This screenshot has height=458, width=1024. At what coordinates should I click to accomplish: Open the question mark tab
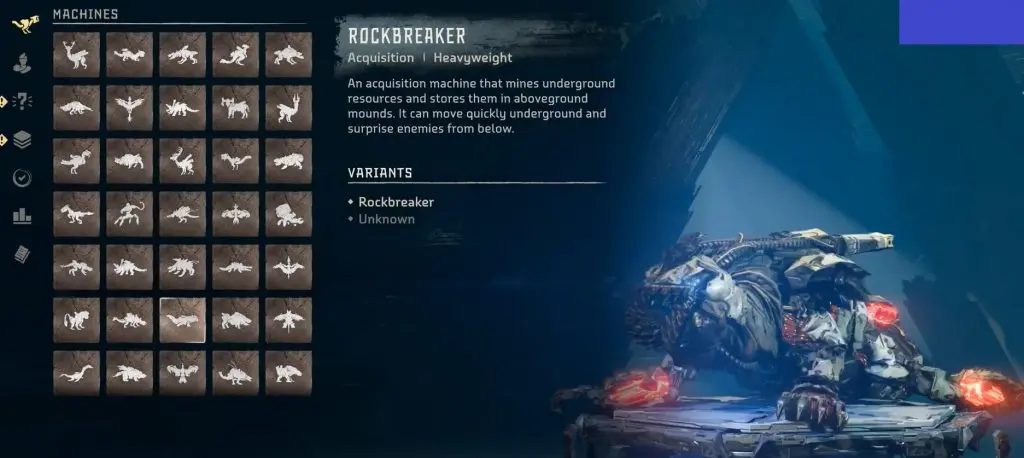[22, 101]
